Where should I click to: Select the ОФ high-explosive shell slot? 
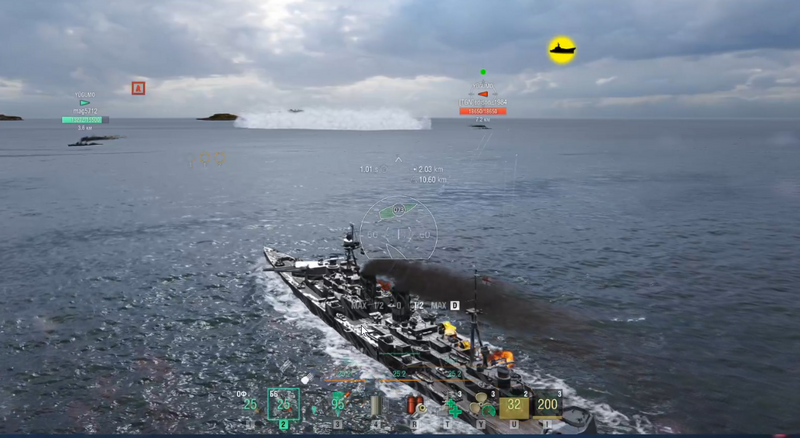(250, 404)
